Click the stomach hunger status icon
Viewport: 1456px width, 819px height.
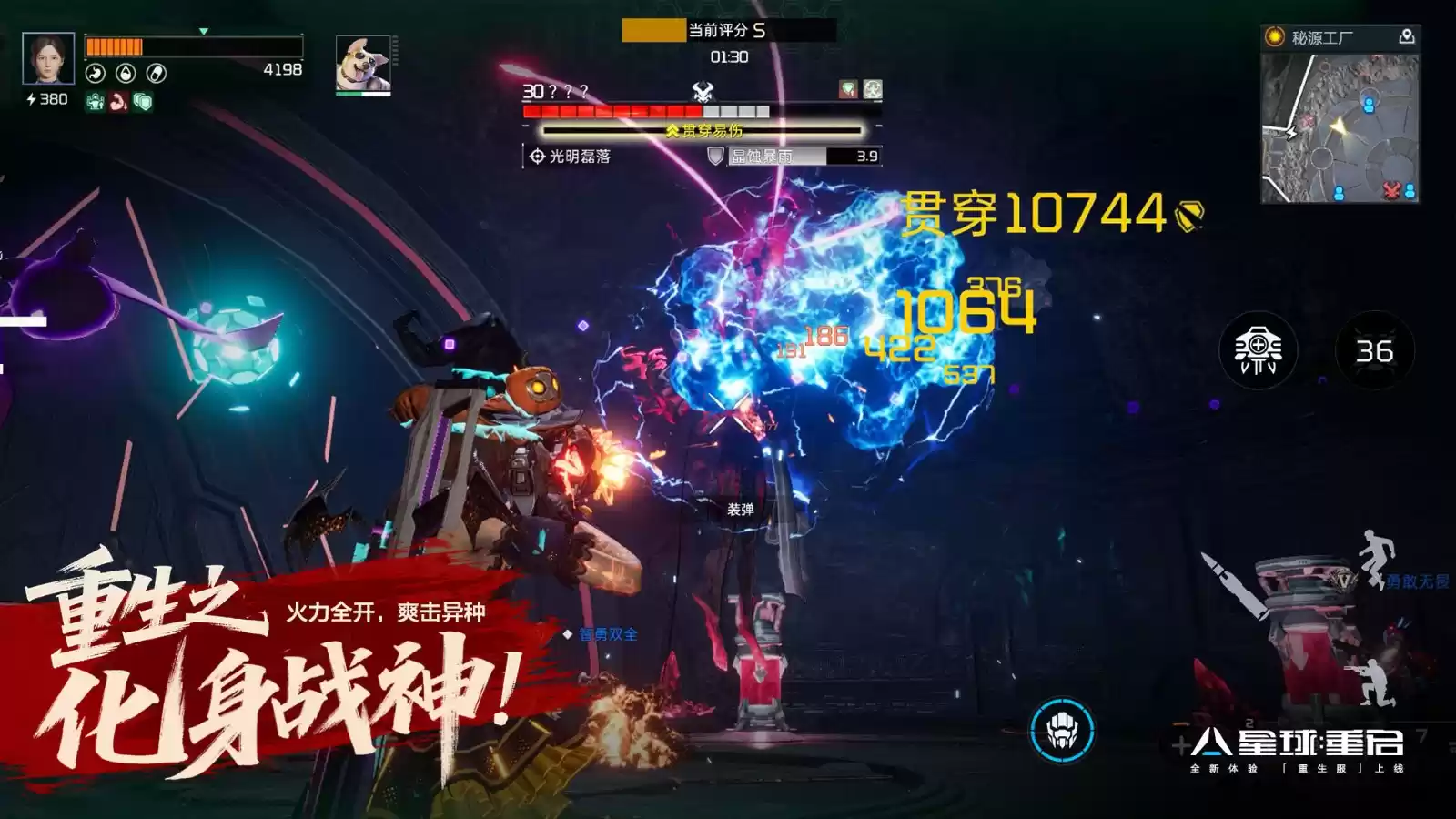click(x=96, y=73)
